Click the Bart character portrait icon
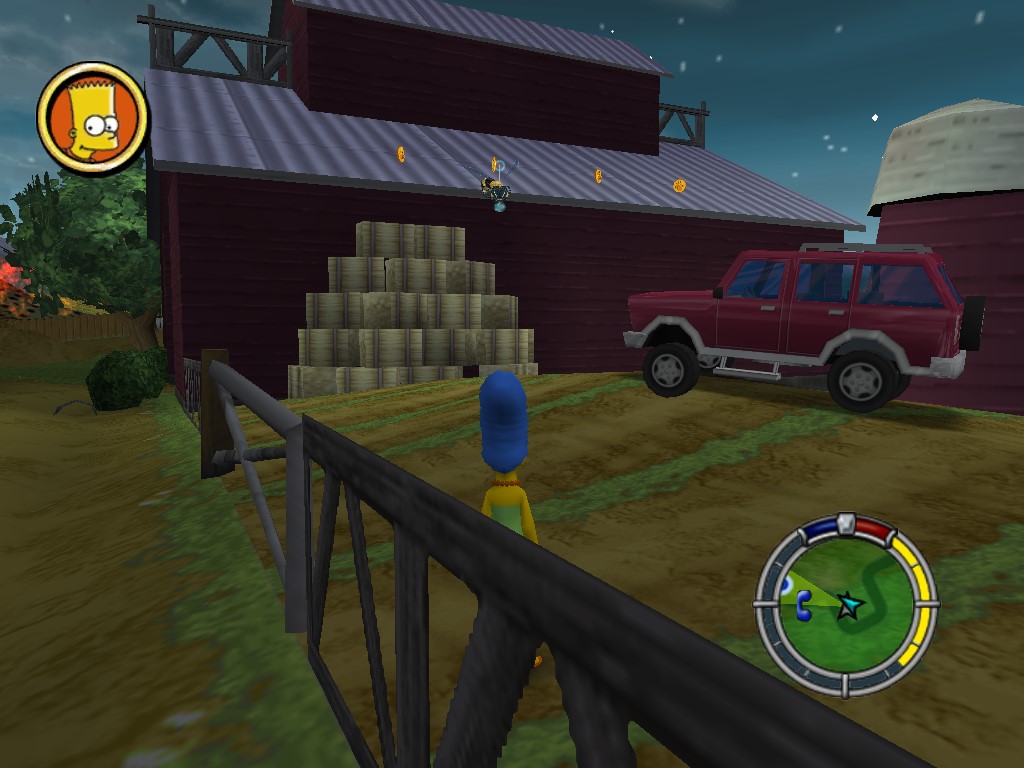 tap(92, 119)
